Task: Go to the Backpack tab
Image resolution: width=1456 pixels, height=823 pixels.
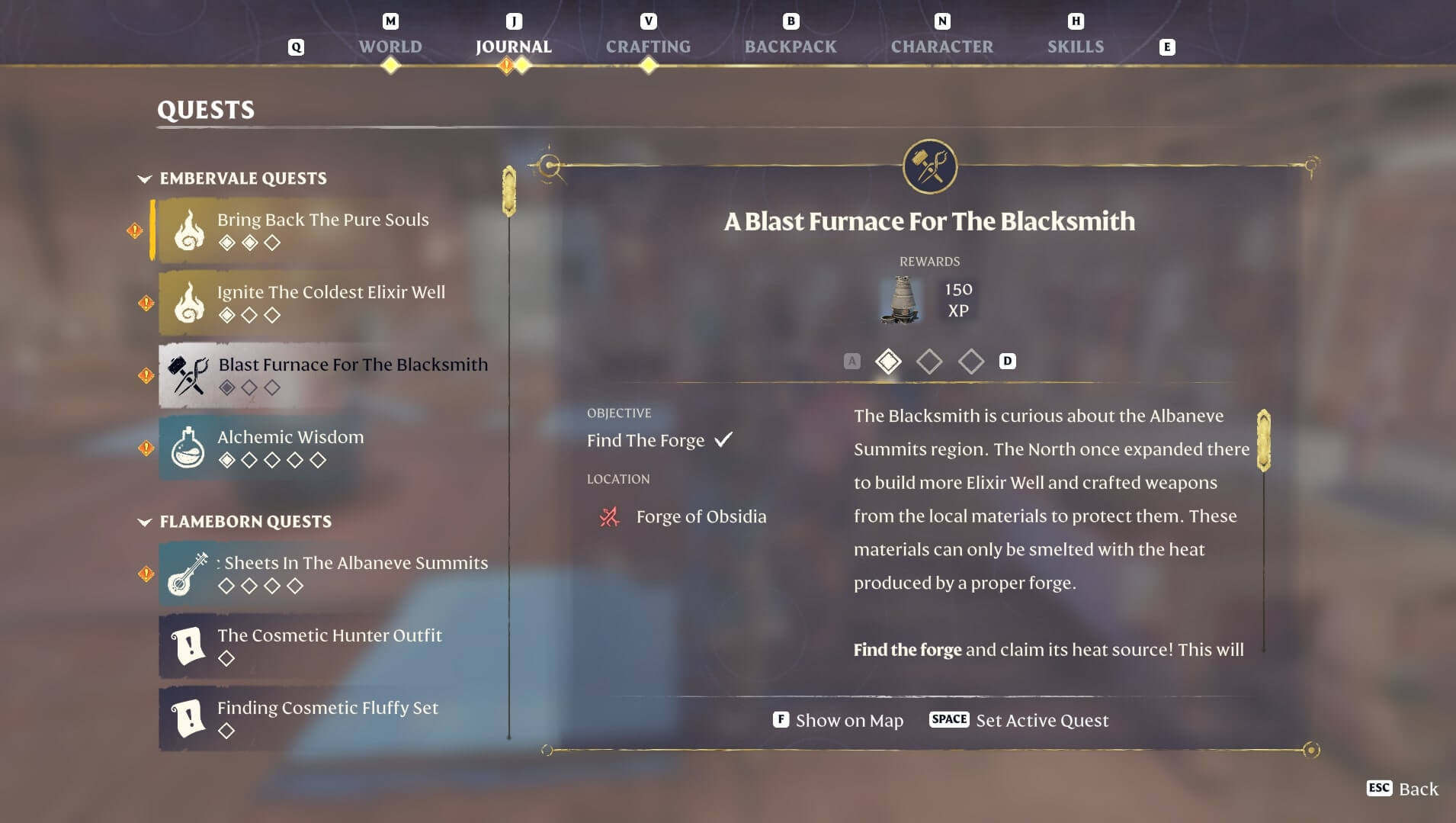Action: click(x=790, y=47)
